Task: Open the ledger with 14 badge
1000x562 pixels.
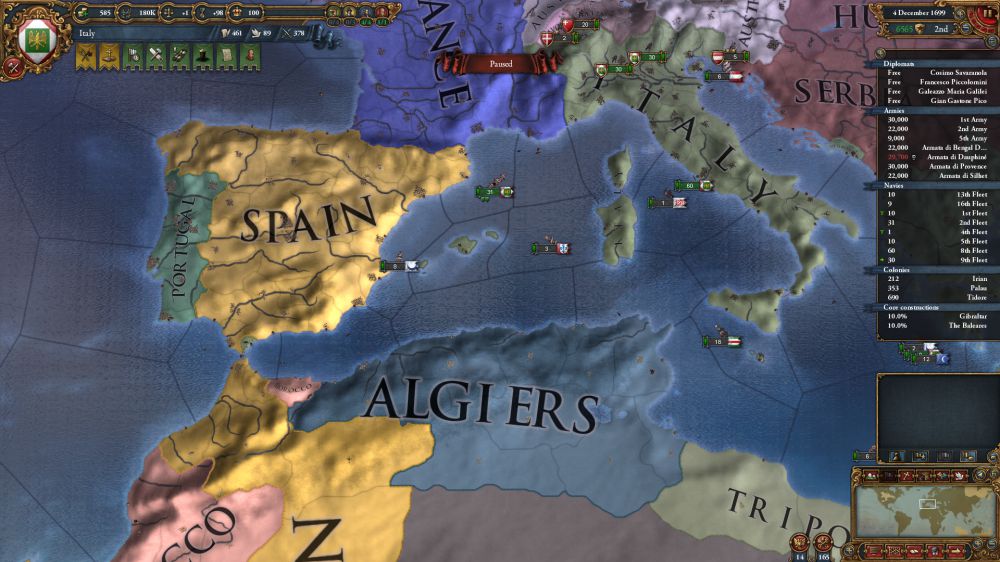Action: (x=800, y=544)
